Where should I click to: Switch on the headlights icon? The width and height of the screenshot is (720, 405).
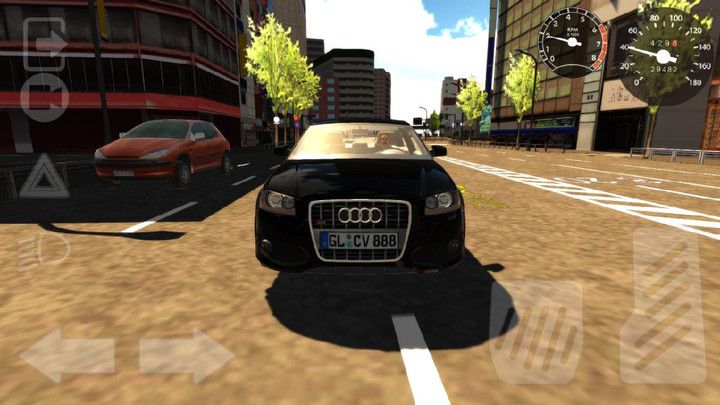(44, 249)
